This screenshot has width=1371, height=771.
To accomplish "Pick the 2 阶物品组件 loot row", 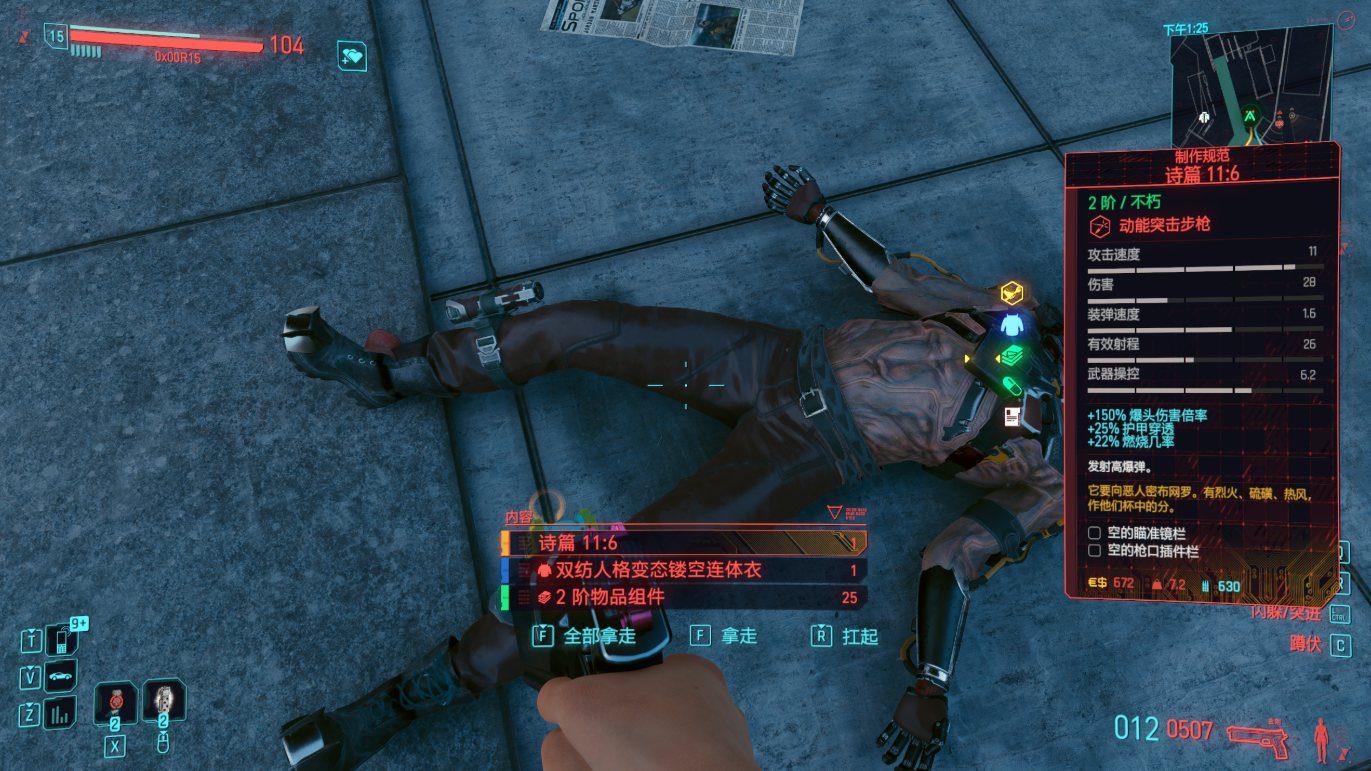I will (x=683, y=597).
